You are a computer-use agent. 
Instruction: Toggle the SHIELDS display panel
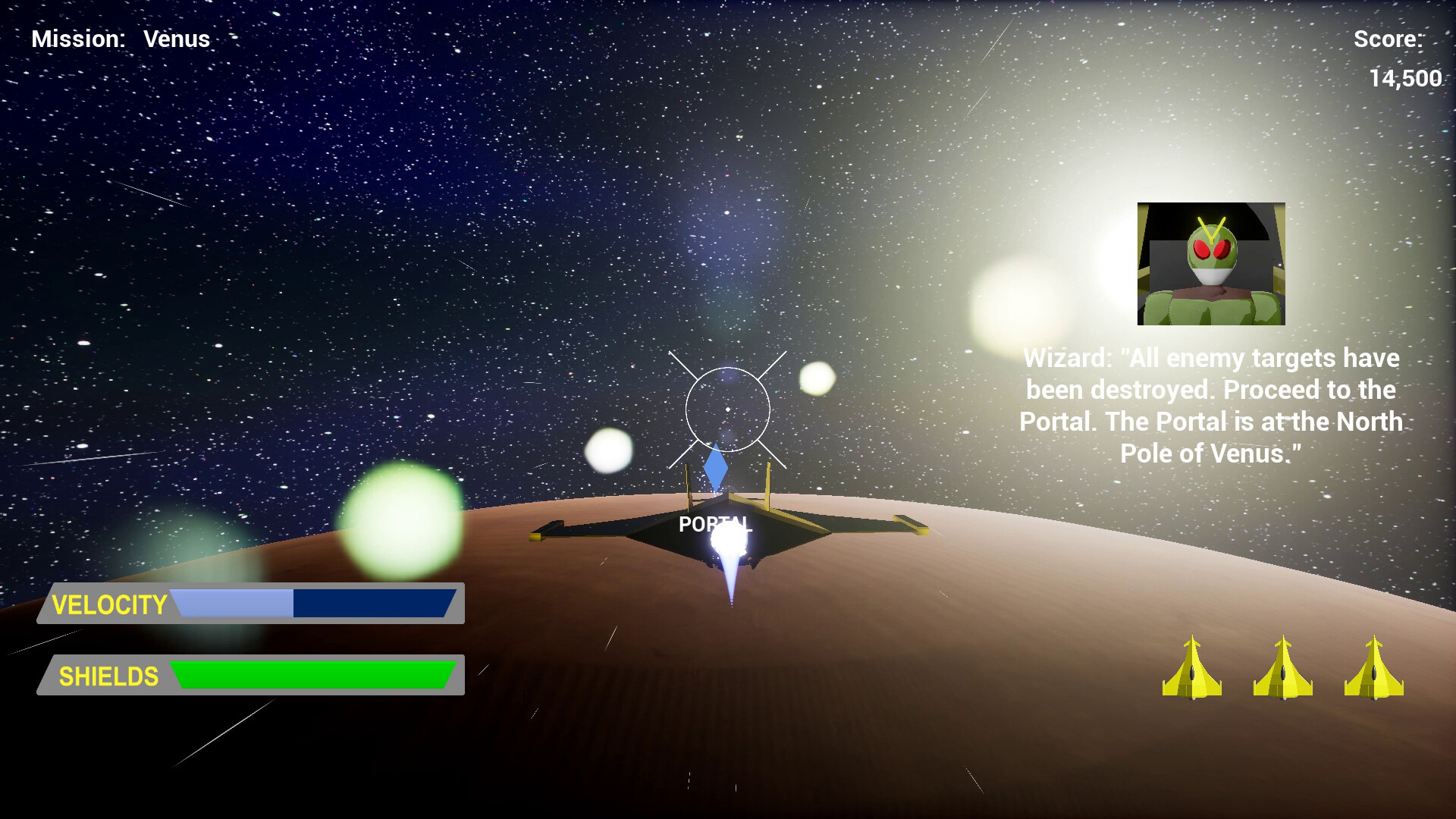(250, 675)
